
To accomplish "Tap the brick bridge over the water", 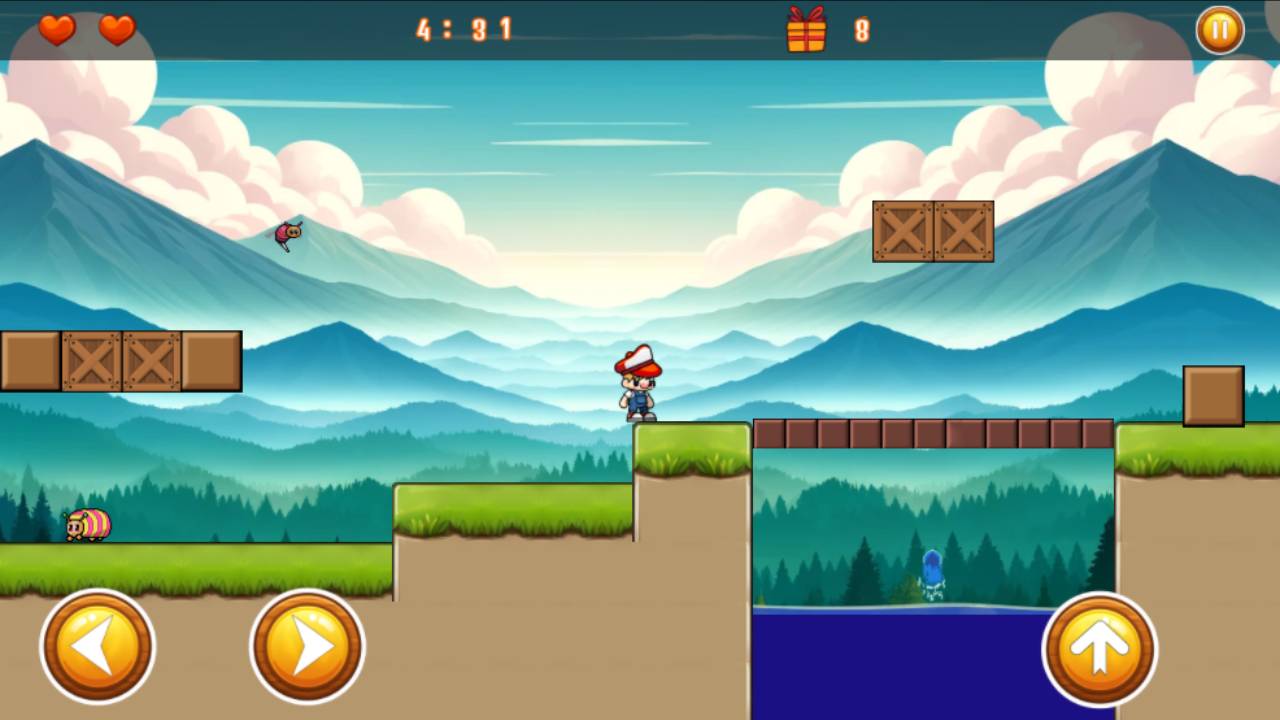I will [933, 431].
